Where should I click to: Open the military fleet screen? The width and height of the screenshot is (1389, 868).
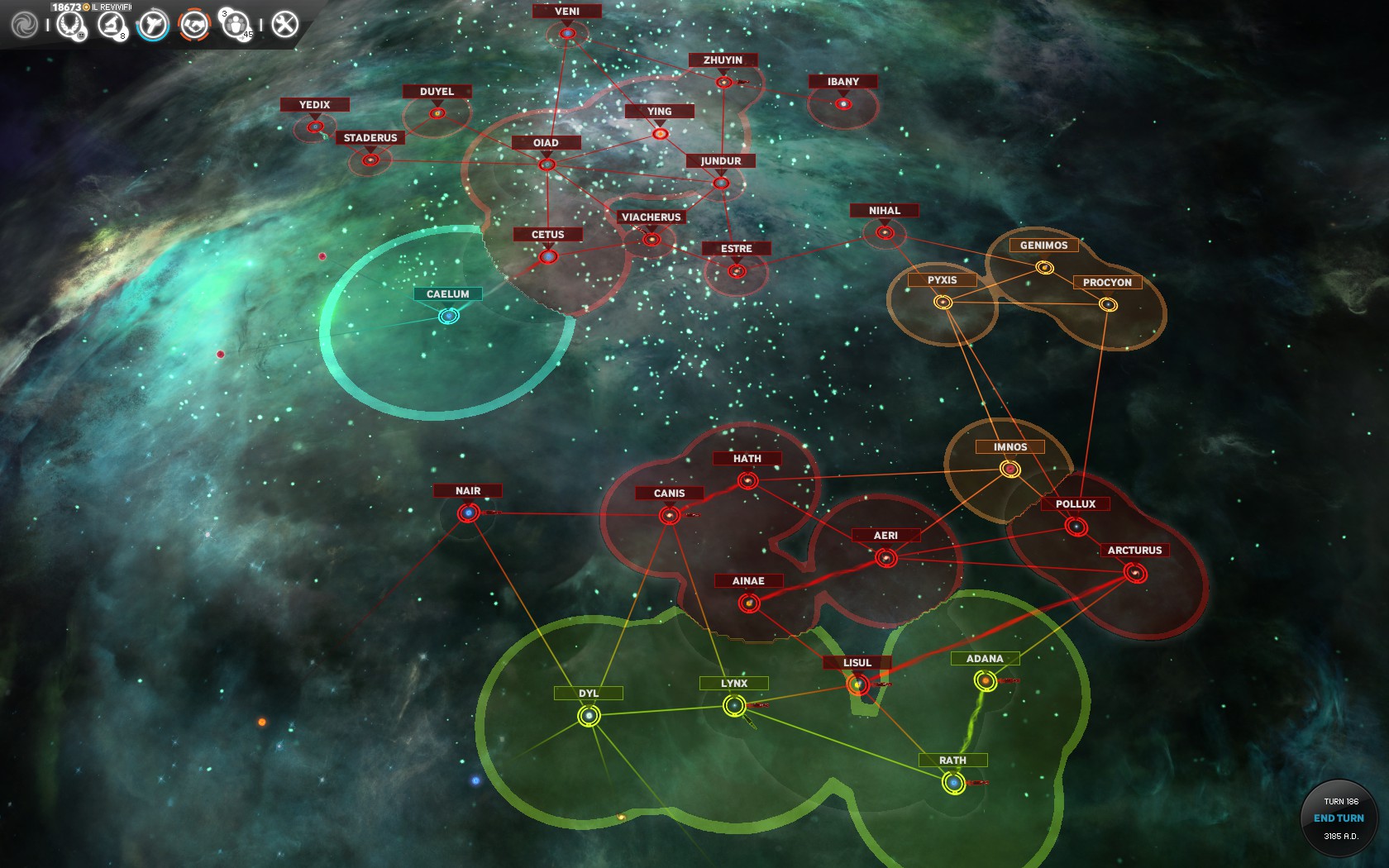point(153,25)
